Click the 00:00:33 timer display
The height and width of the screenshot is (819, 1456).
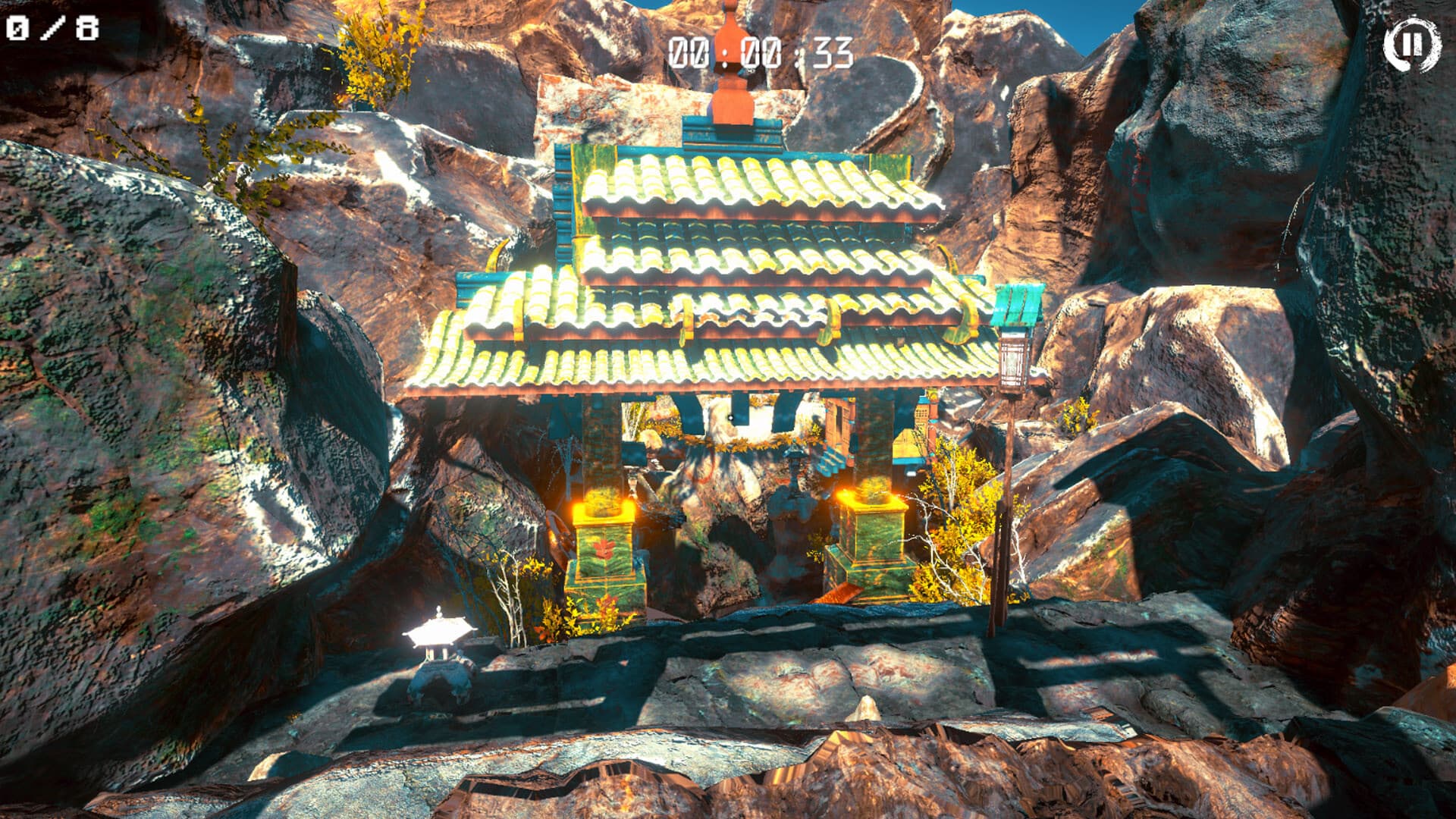click(x=761, y=52)
